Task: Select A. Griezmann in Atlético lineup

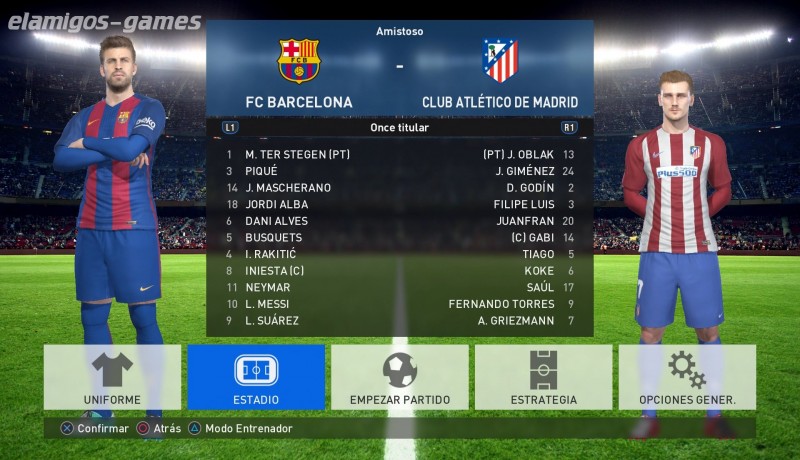Action: pos(515,321)
